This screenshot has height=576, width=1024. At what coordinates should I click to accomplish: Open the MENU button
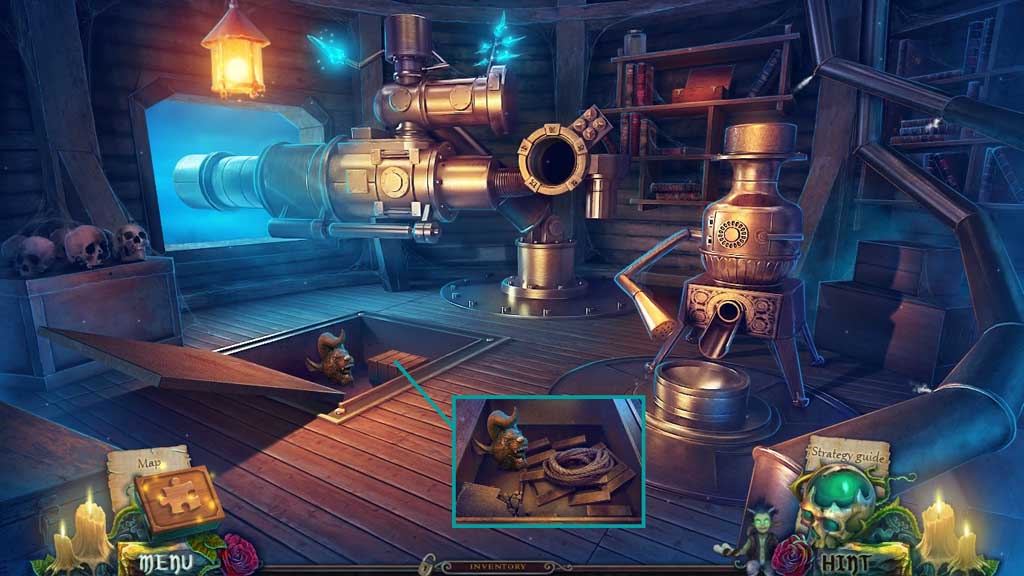click(158, 559)
